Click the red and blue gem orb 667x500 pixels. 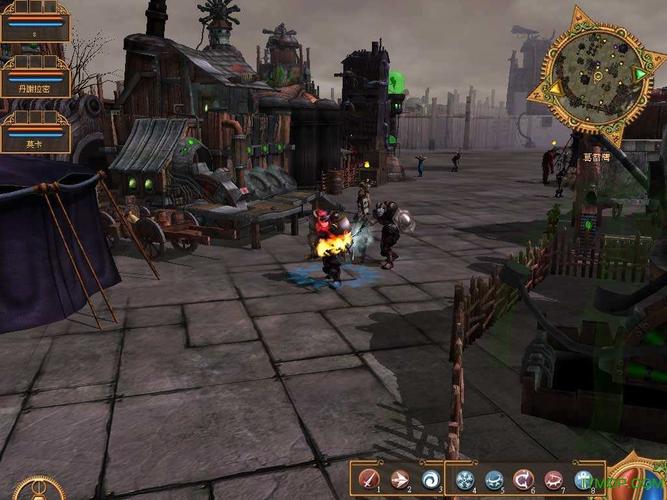click(640, 480)
